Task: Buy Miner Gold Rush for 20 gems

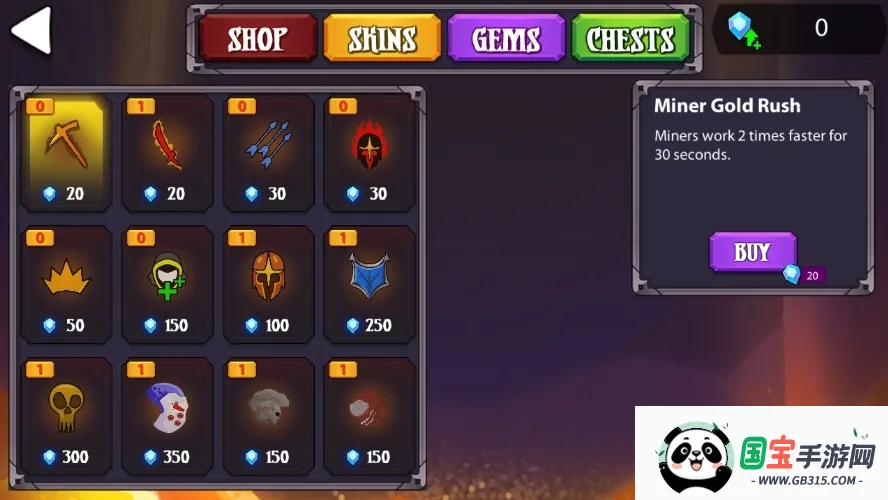Action: (753, 252)
